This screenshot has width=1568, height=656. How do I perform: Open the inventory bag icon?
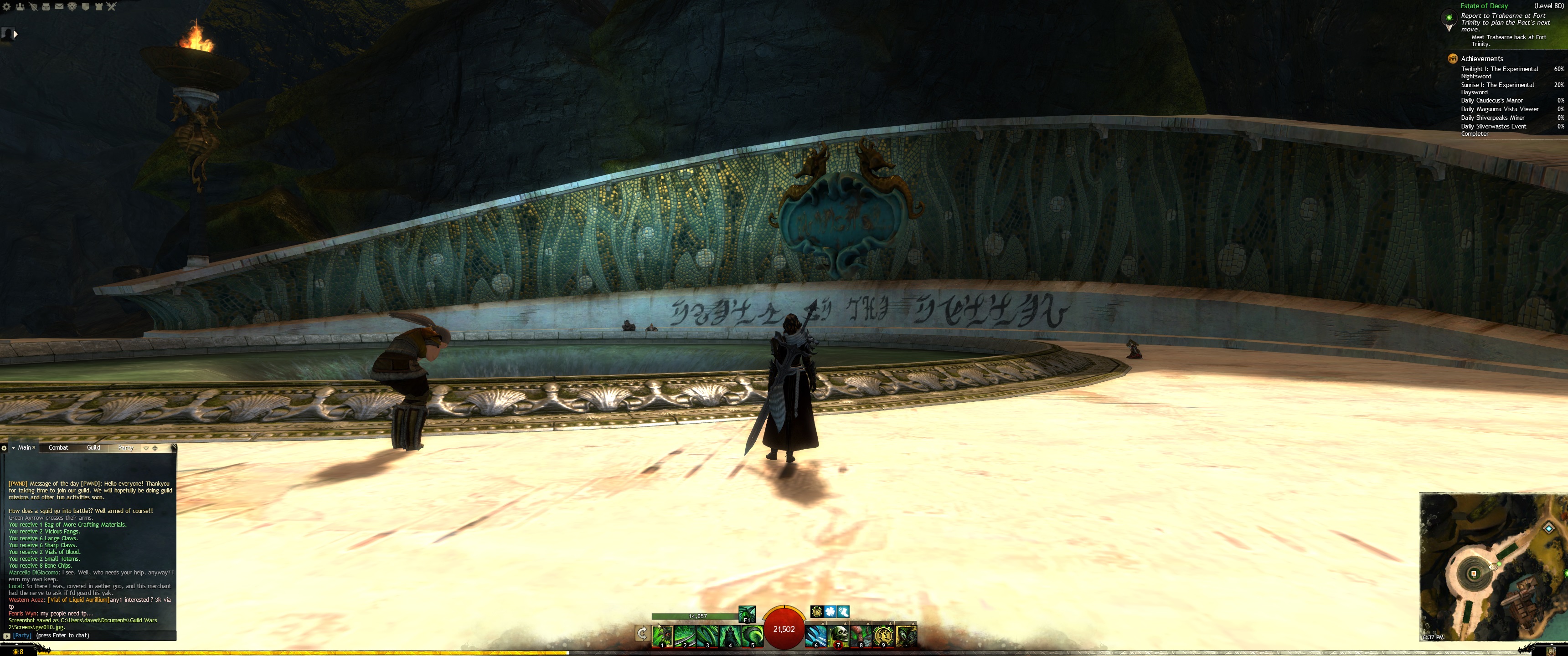click(x=46, y=7)
